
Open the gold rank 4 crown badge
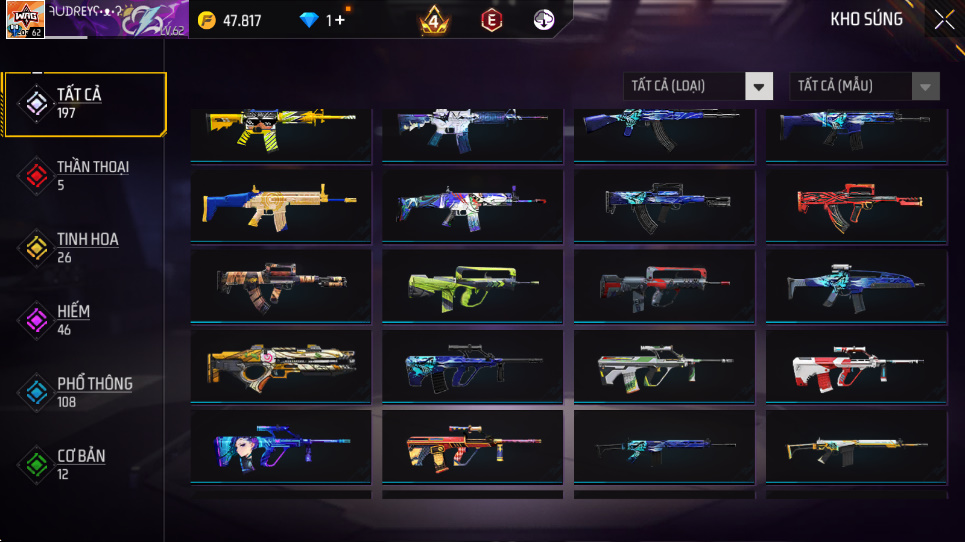pyautogui.click(x=434, y=20)
